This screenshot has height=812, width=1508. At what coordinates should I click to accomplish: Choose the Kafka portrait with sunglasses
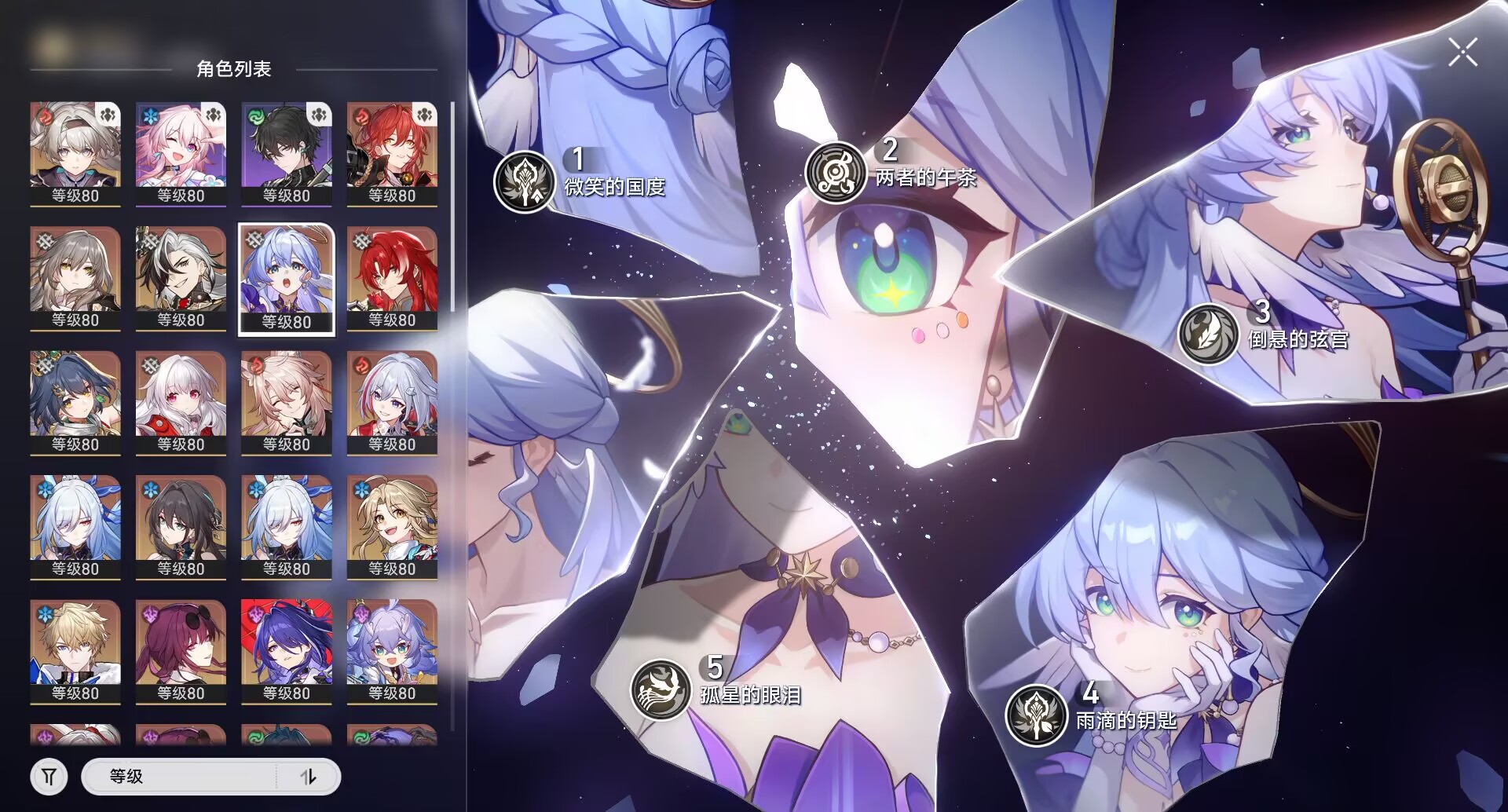(x=181, y=651)
